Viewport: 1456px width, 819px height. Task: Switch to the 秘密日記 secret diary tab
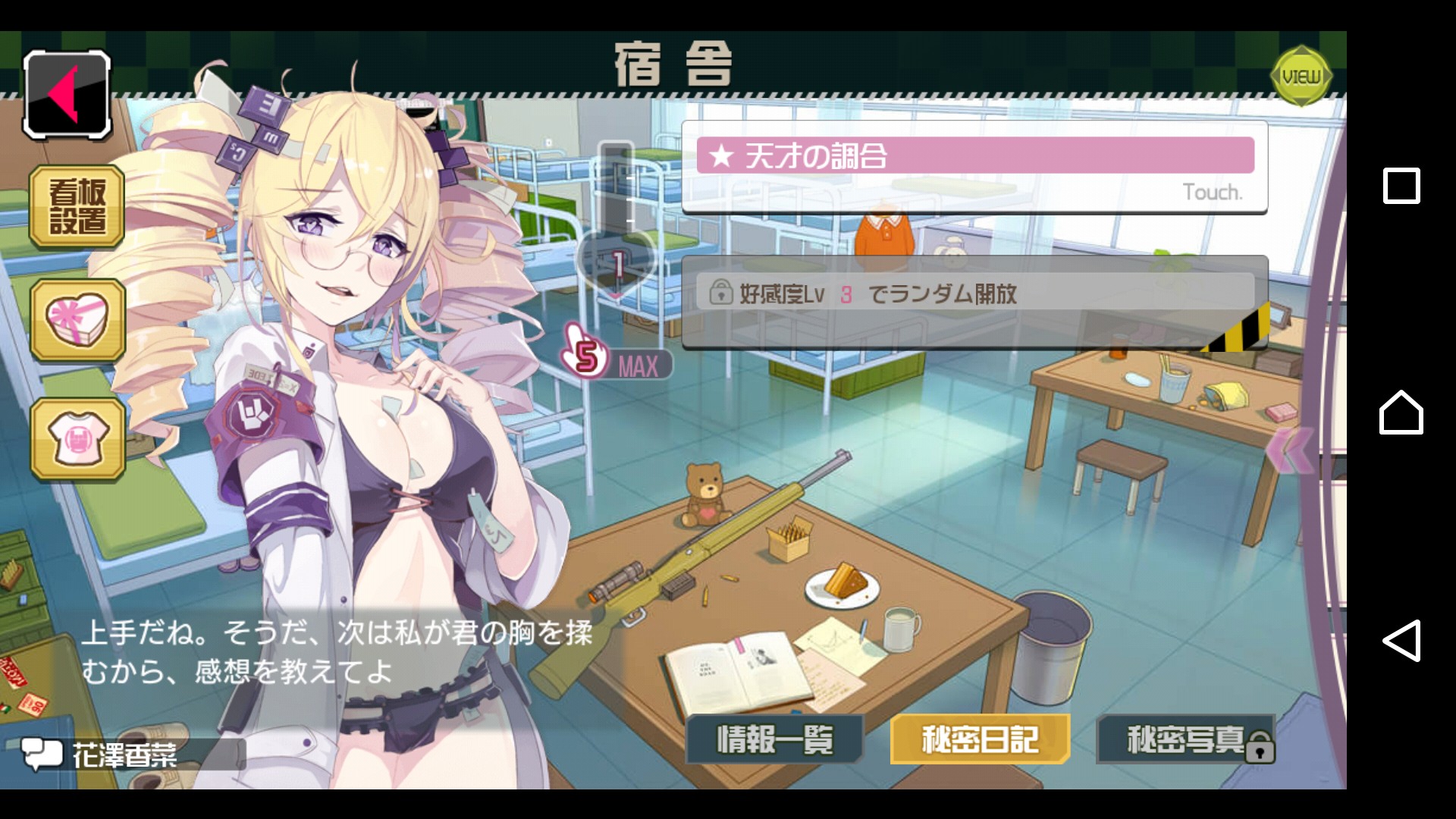(980, 739)
